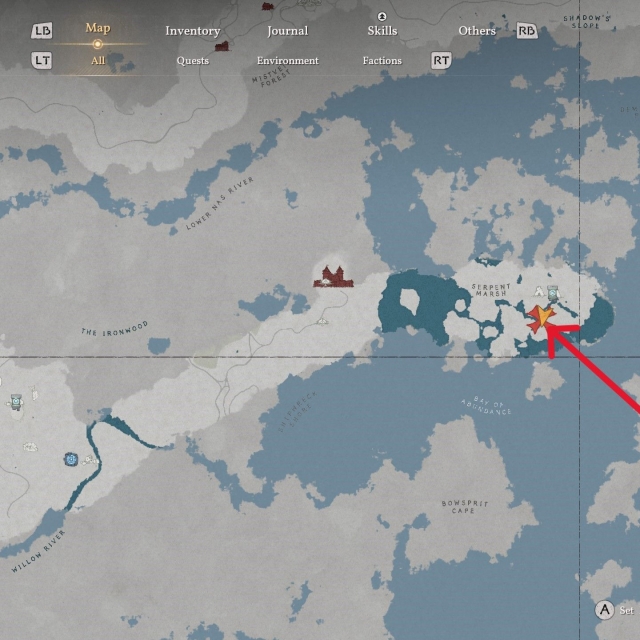
Task: Open the Journal tab
Action: (x=287, y=31)
